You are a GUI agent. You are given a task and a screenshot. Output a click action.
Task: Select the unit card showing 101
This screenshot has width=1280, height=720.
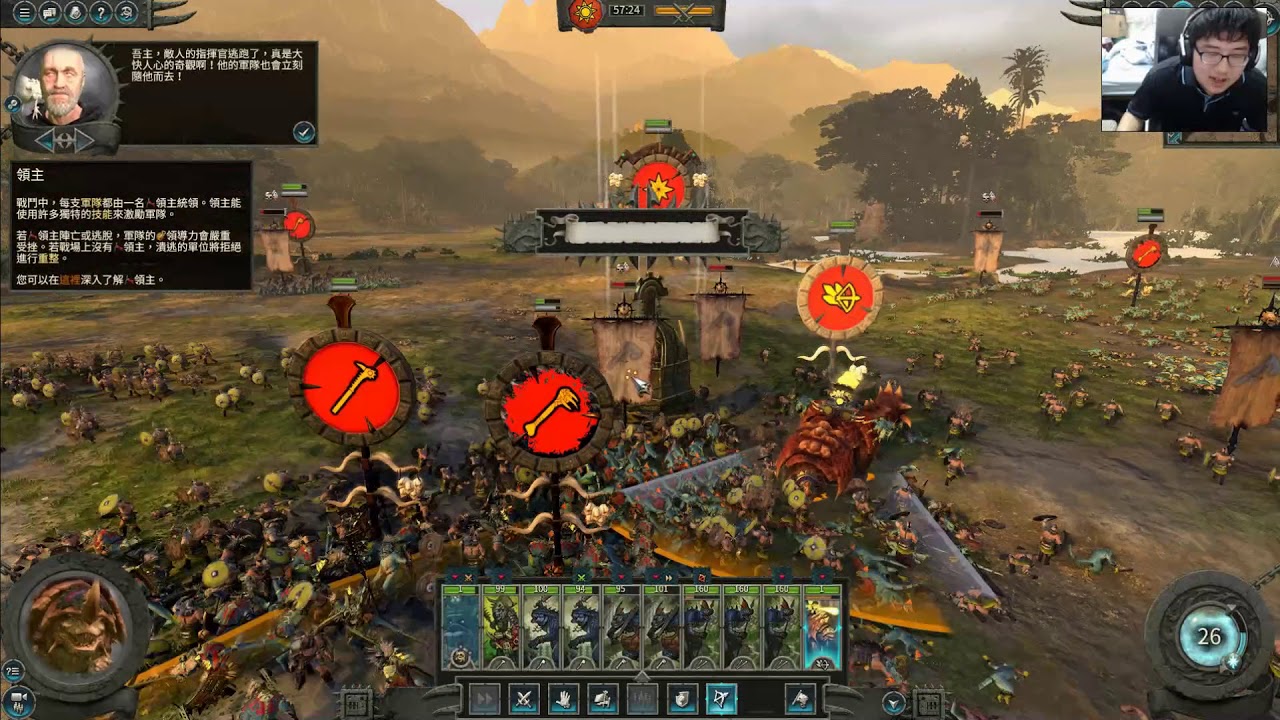pos(662,626)
